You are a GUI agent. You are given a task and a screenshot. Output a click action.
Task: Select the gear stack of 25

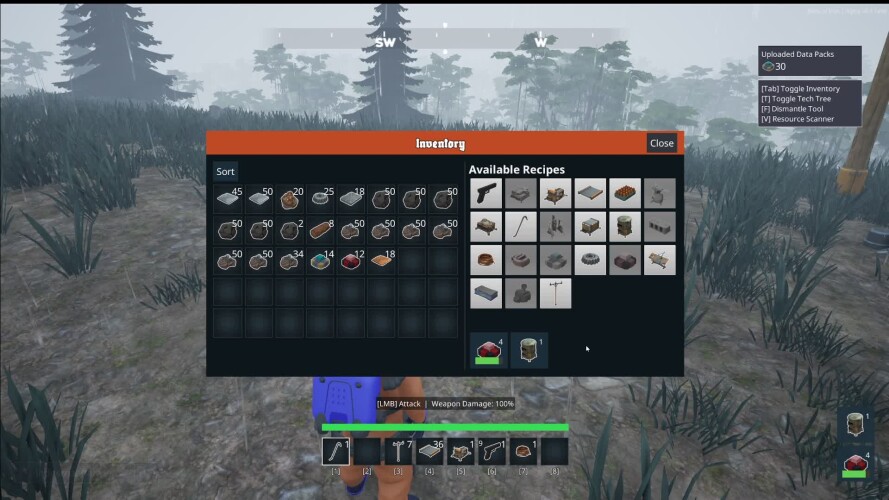(320, 199)
